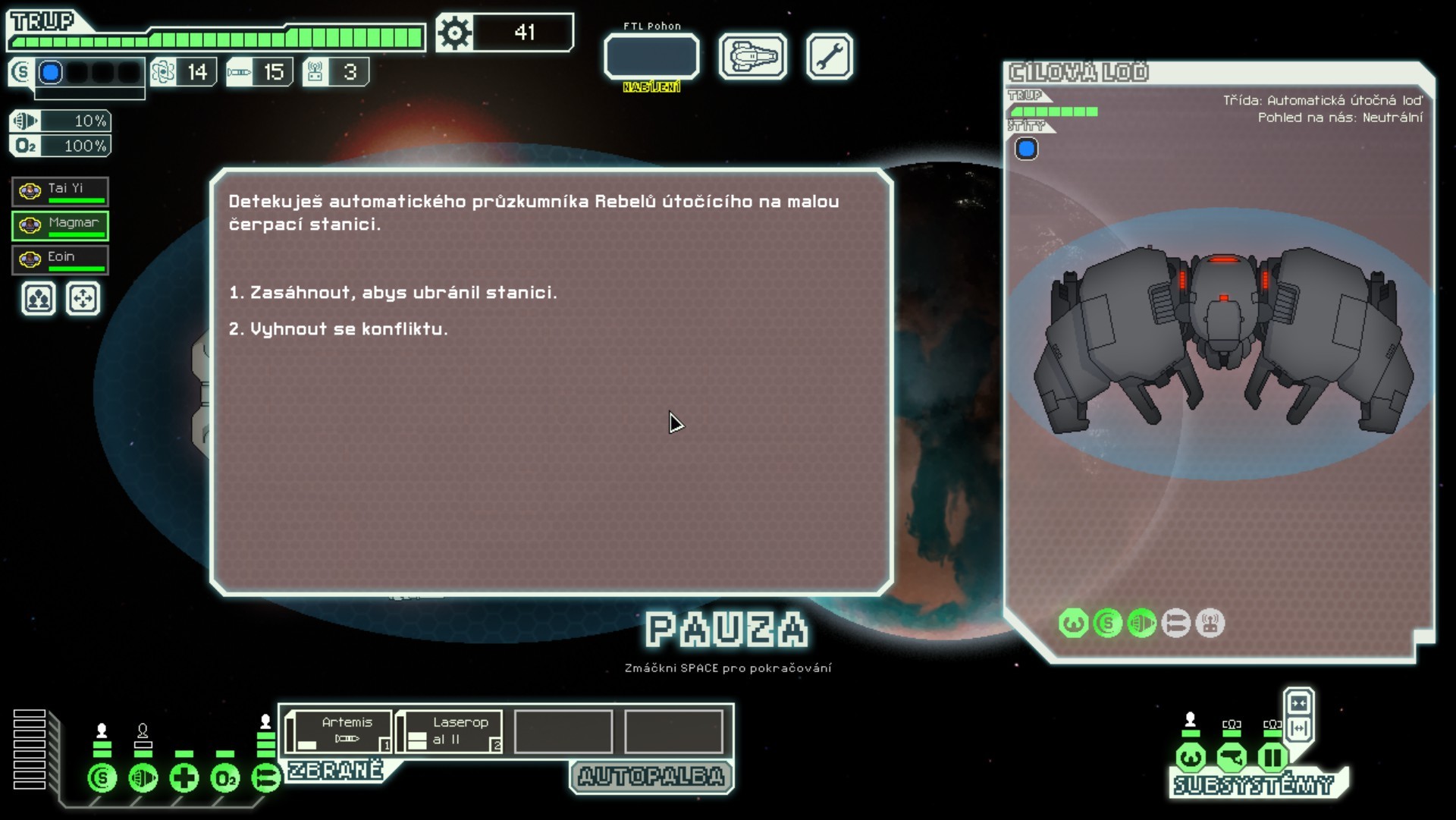This screenshot has height=820, width=1456.
Task: Click the medbay system icon
Action: click(x=184, y=778)
